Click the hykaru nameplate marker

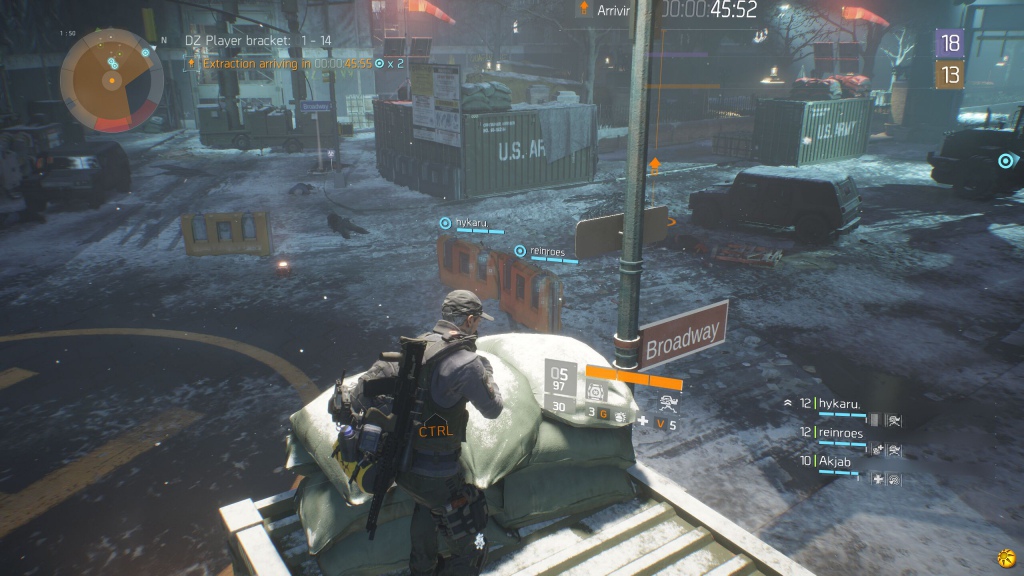coord(445,223)
